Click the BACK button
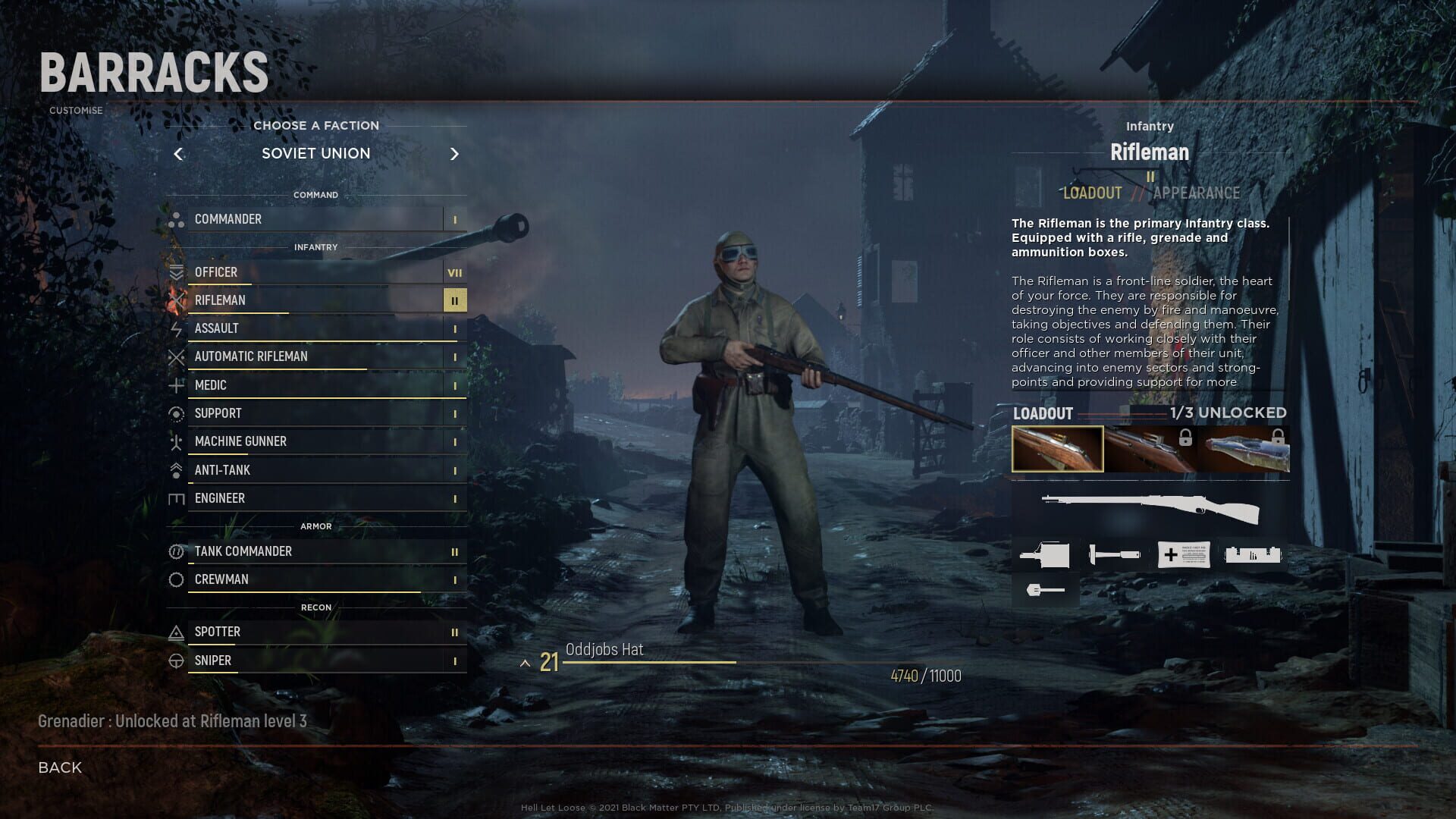 tap(58, 767)
